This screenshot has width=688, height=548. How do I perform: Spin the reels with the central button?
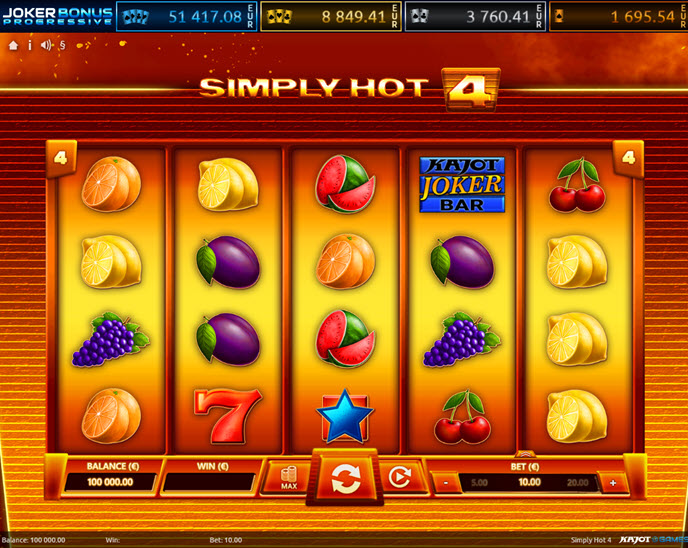click(x=345, y=478)
